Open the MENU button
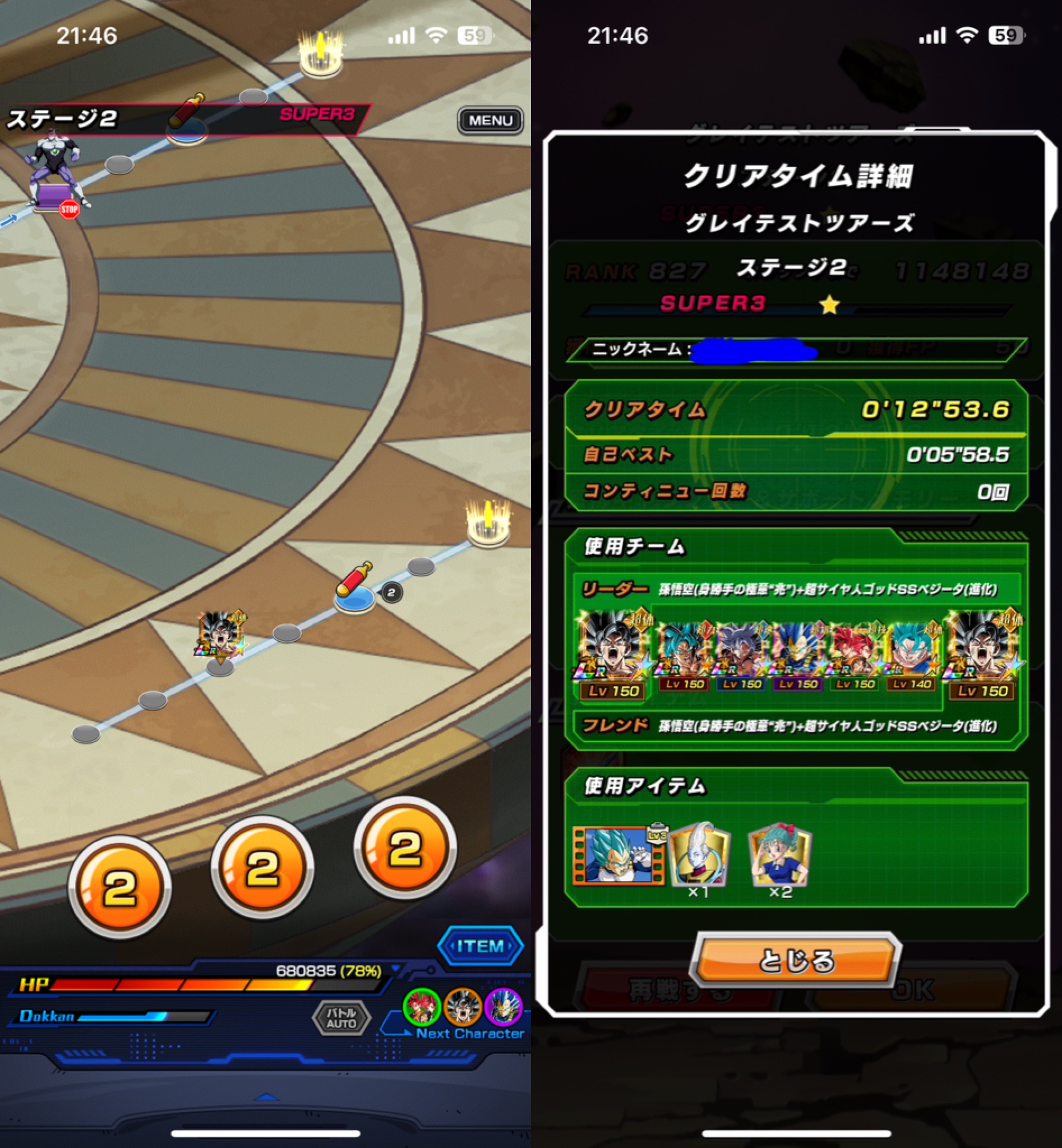Screen dimensions: 1062x1148 (490, 121)
